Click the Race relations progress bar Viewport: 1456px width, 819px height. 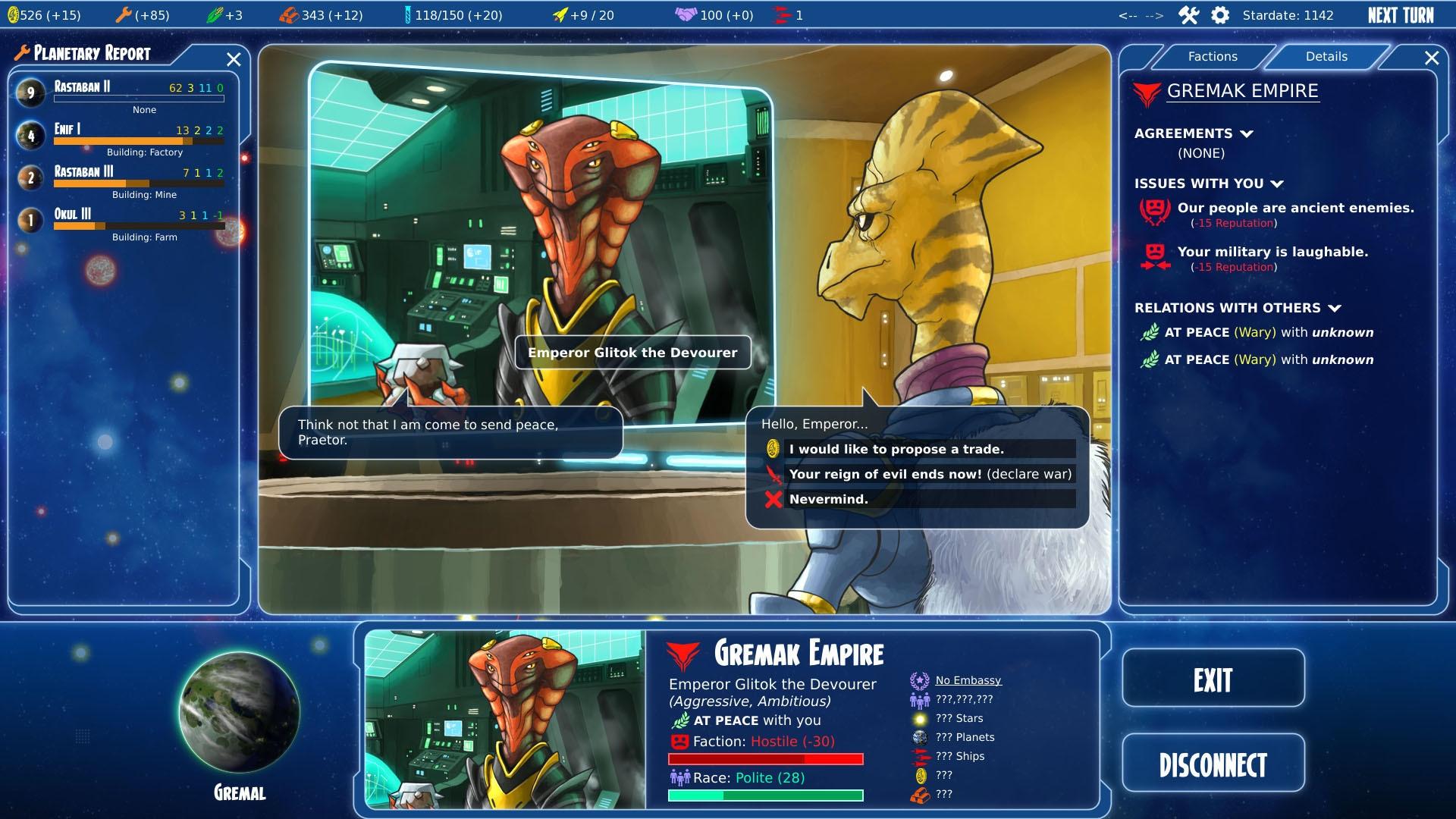click(765, 795)
